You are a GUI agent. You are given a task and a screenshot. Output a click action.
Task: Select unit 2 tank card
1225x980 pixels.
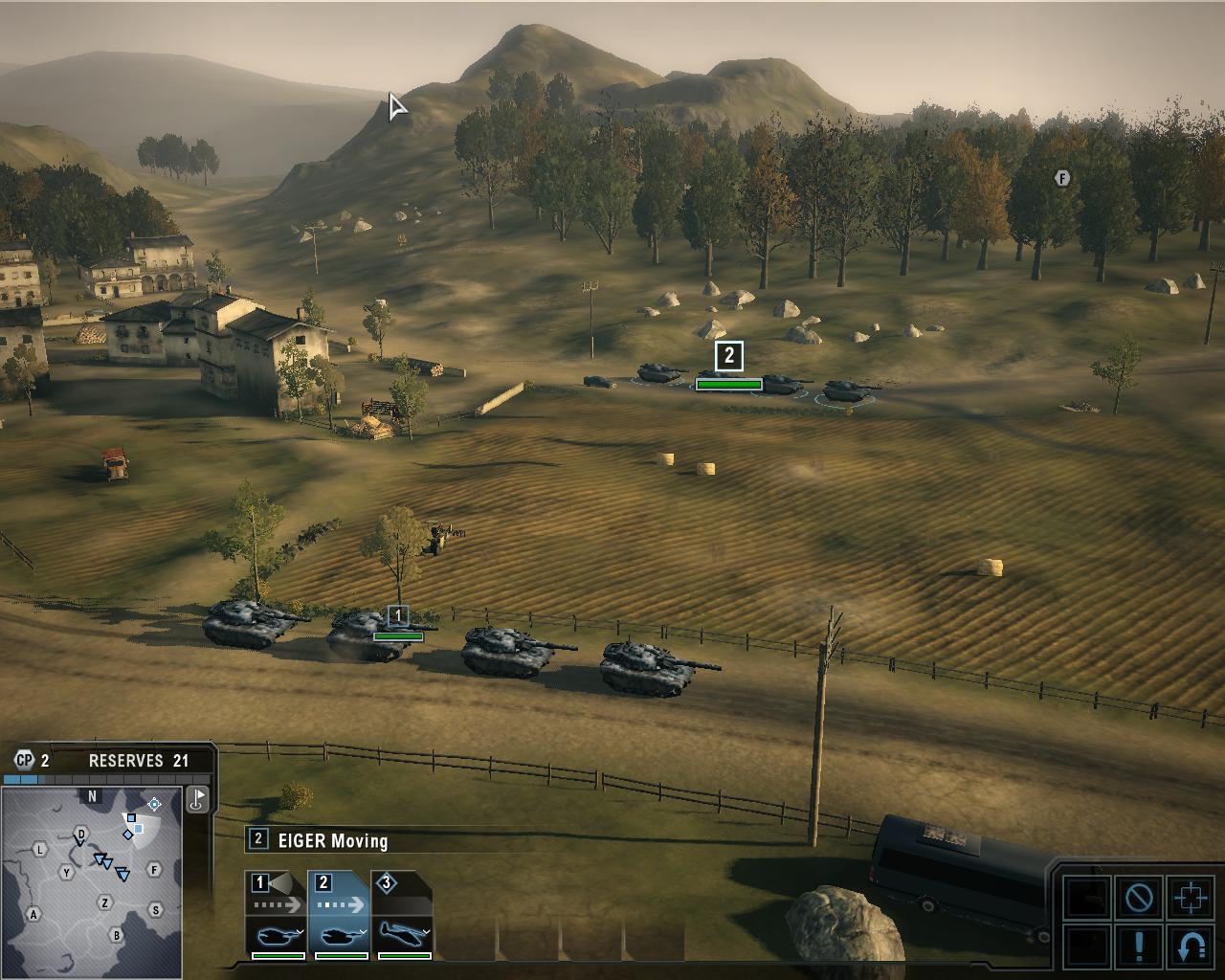(x=340, y=914)
